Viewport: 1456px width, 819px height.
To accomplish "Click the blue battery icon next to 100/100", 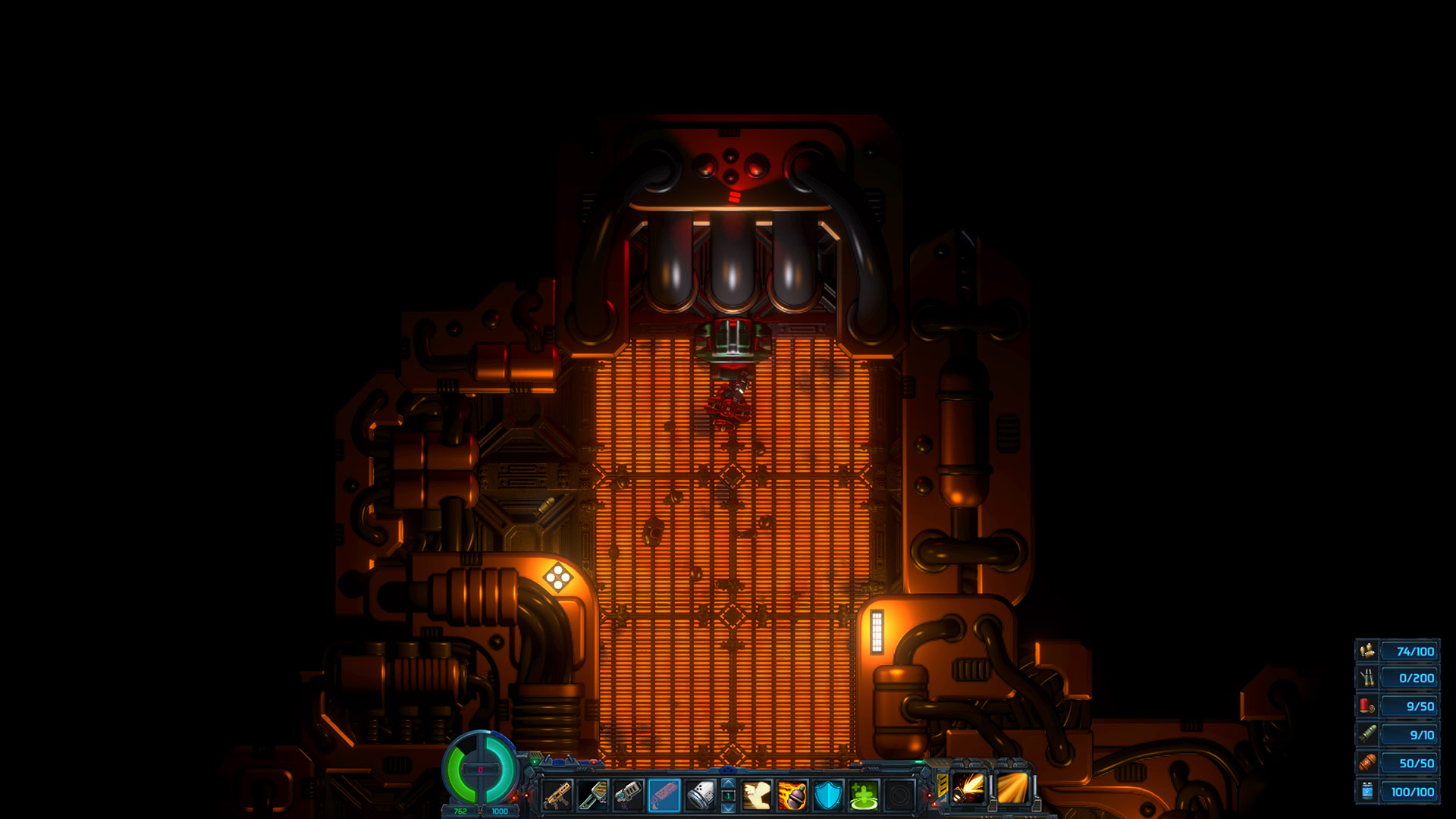I will [x=1367, y=791].
